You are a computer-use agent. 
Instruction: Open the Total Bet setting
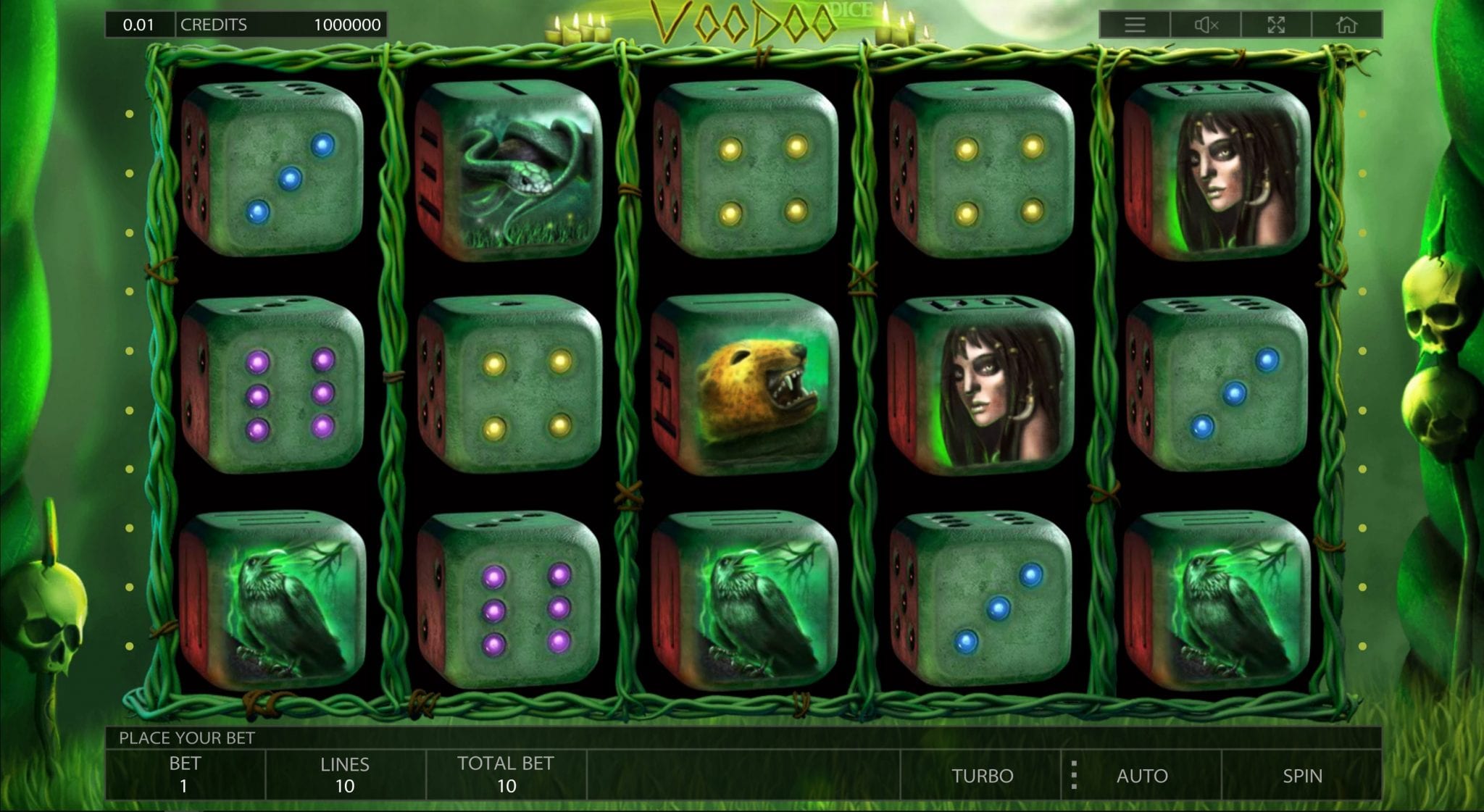tap(506, 774)
